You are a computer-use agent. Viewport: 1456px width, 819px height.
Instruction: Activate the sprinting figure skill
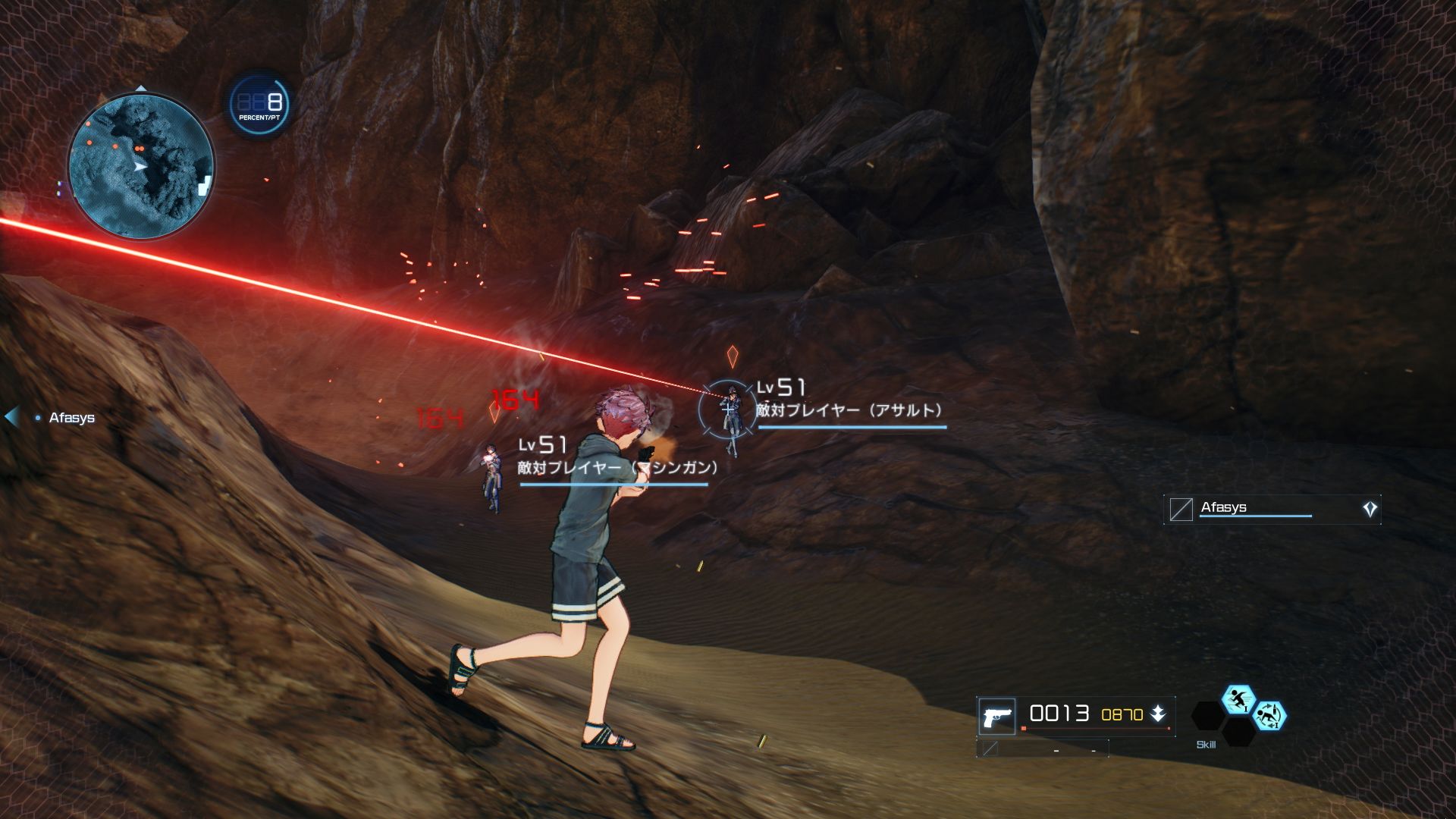[x=1238, y=700]
